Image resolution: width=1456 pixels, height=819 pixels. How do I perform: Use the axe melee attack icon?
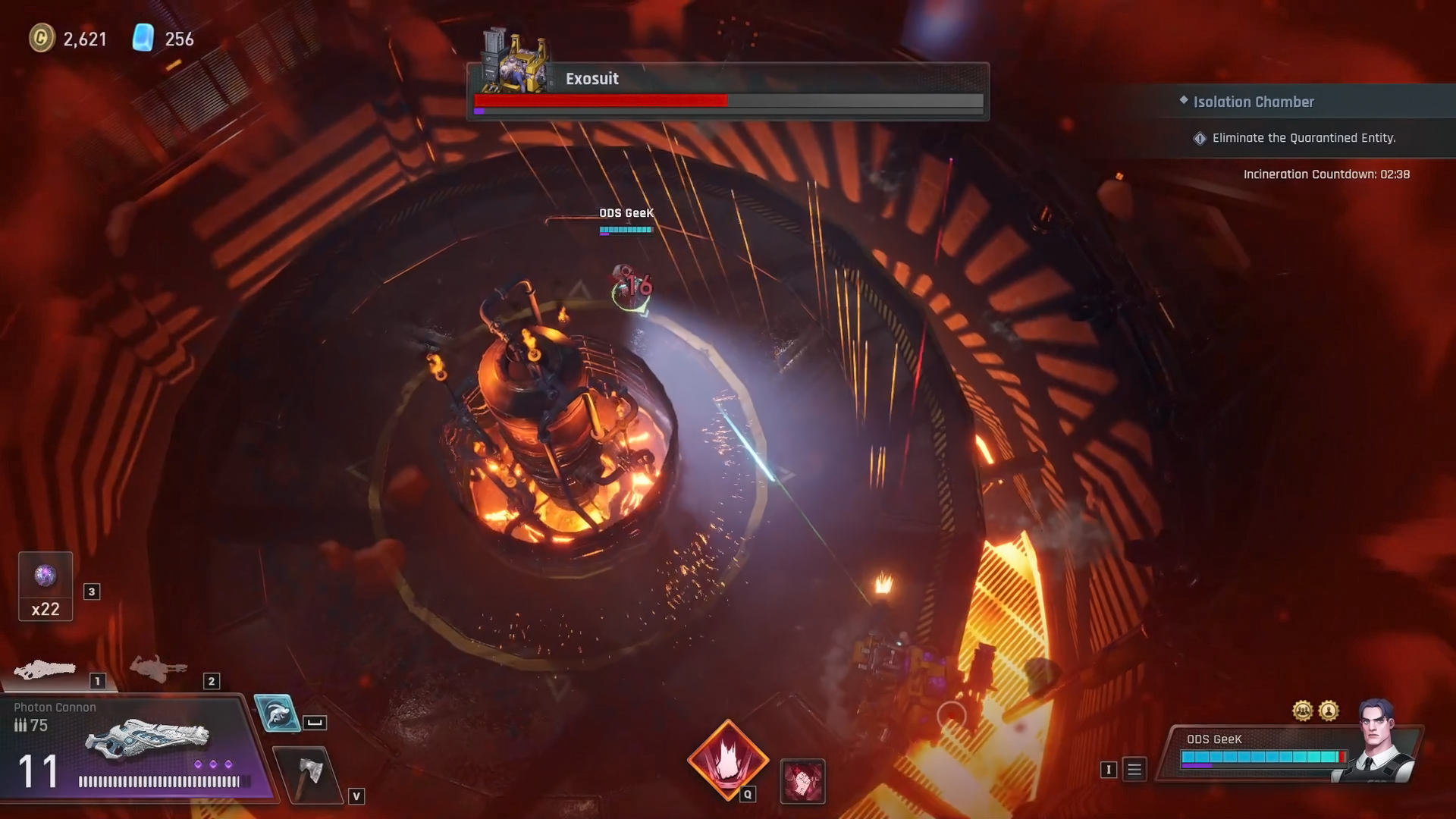click(x=309, y=773)
